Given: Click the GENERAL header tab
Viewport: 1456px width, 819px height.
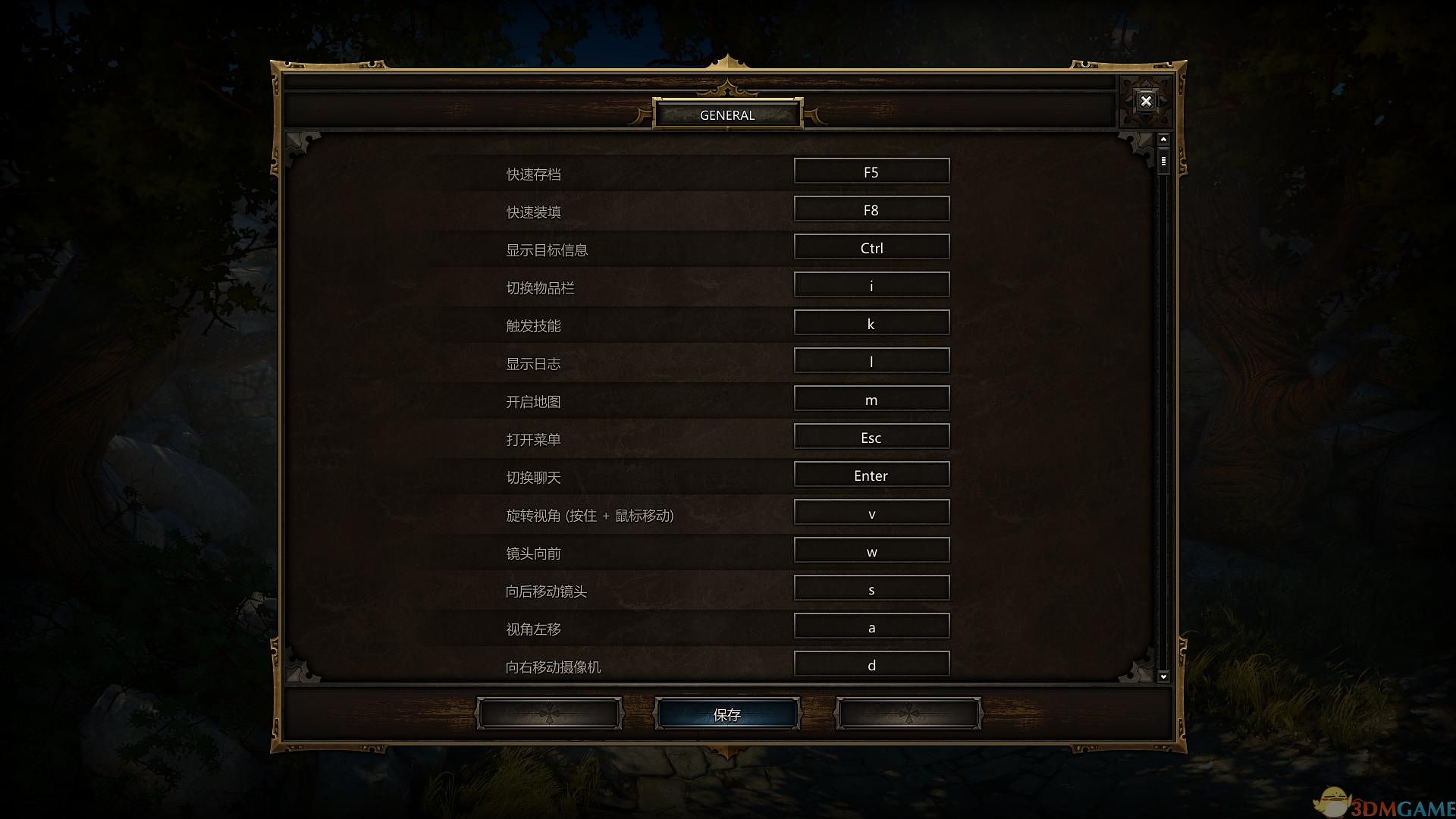Looking at the screenshot, I should 727,115.
